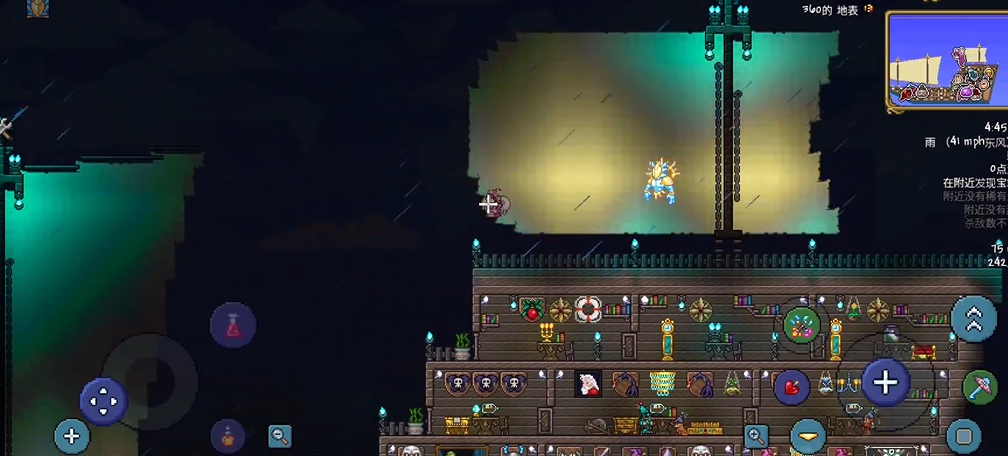
Task: Use the red healing potion button
Action: pyautogui.click(x=233, y=325)
